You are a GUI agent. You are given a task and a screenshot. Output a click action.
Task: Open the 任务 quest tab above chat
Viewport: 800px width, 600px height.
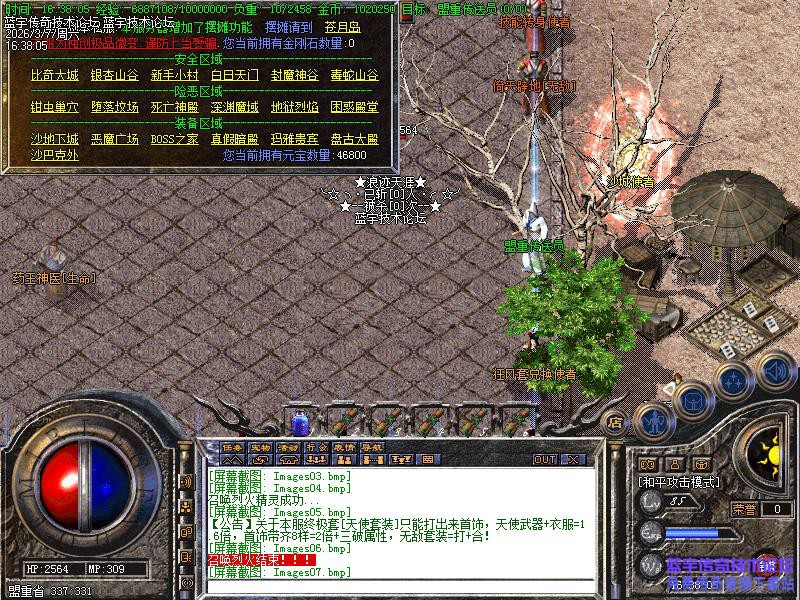(232, 446)
